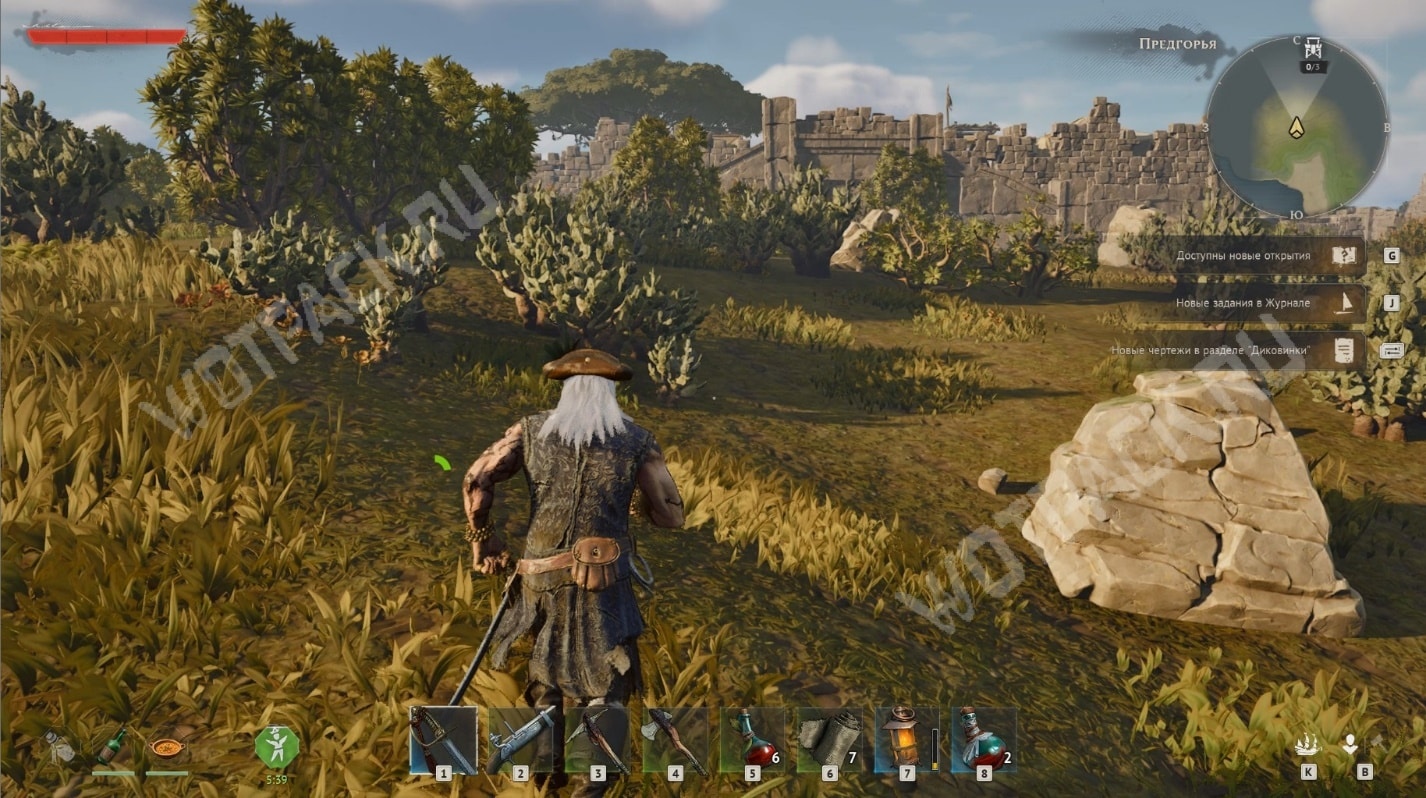Click the tower icon on minimap edge

tap(1313, 49)
